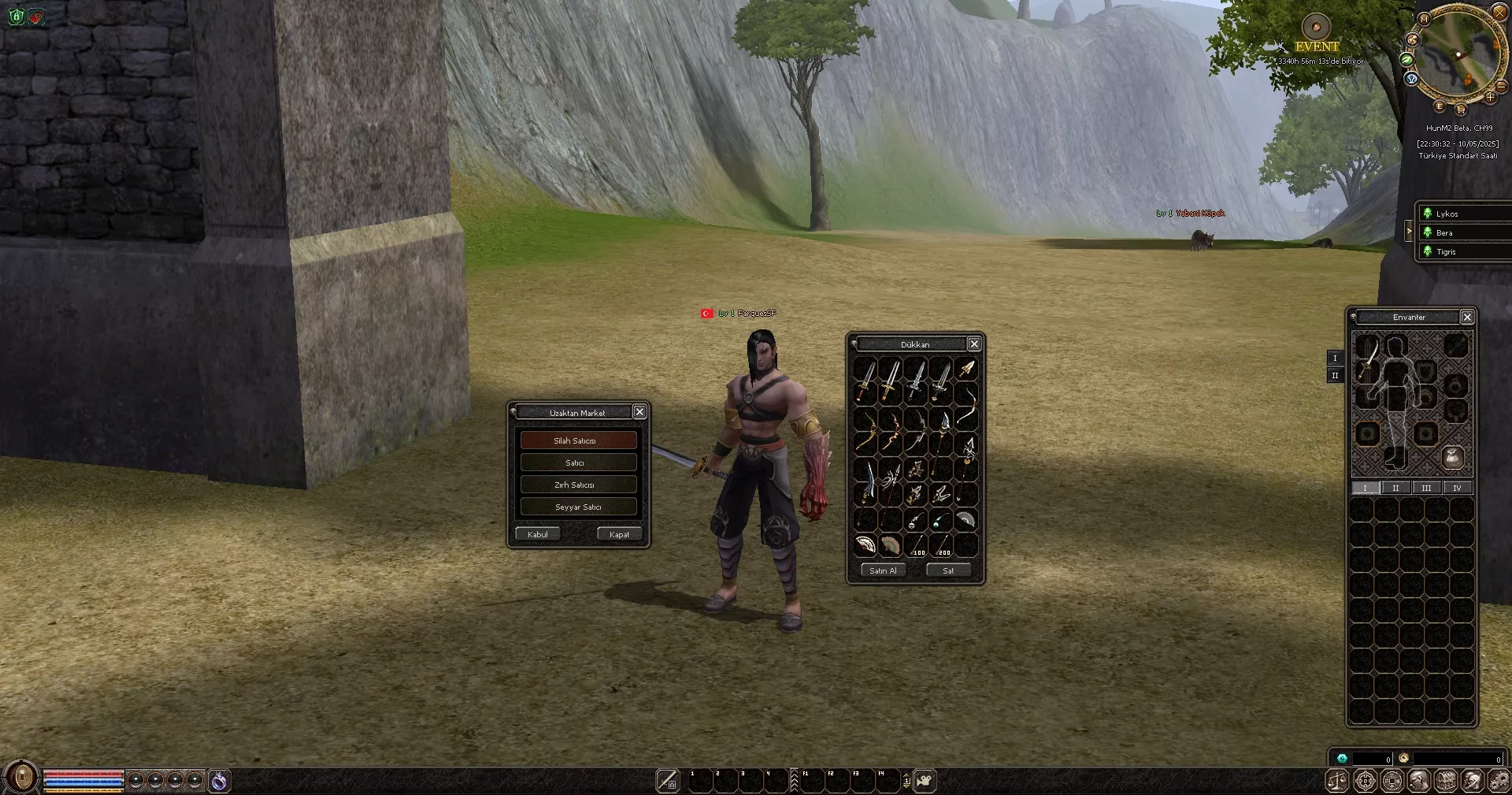
Task: Open the balance scales taskbar icon
Action: click(x=1338, y=781)
